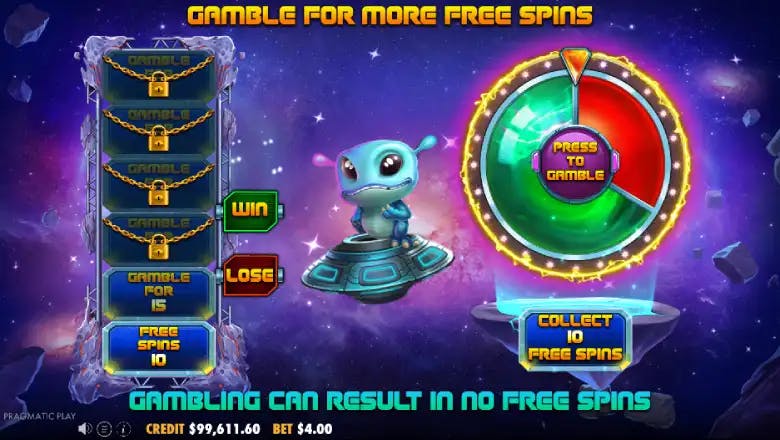
Task: Toggle the sound speaker icon
Action: tap(86, 429)
